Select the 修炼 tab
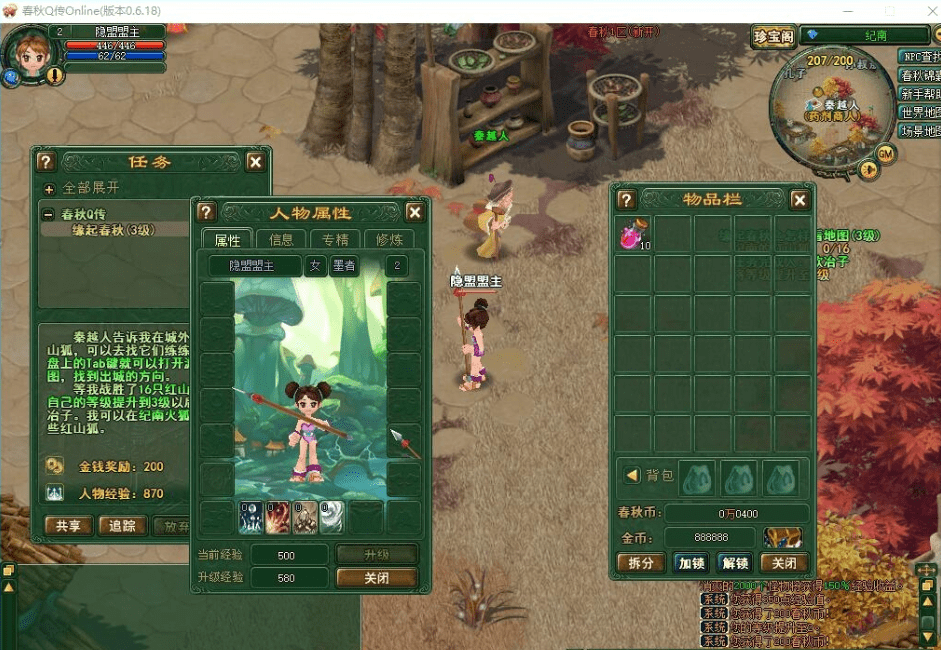Image resolution: width=941 pixels, height=650 pixels. 390,239
